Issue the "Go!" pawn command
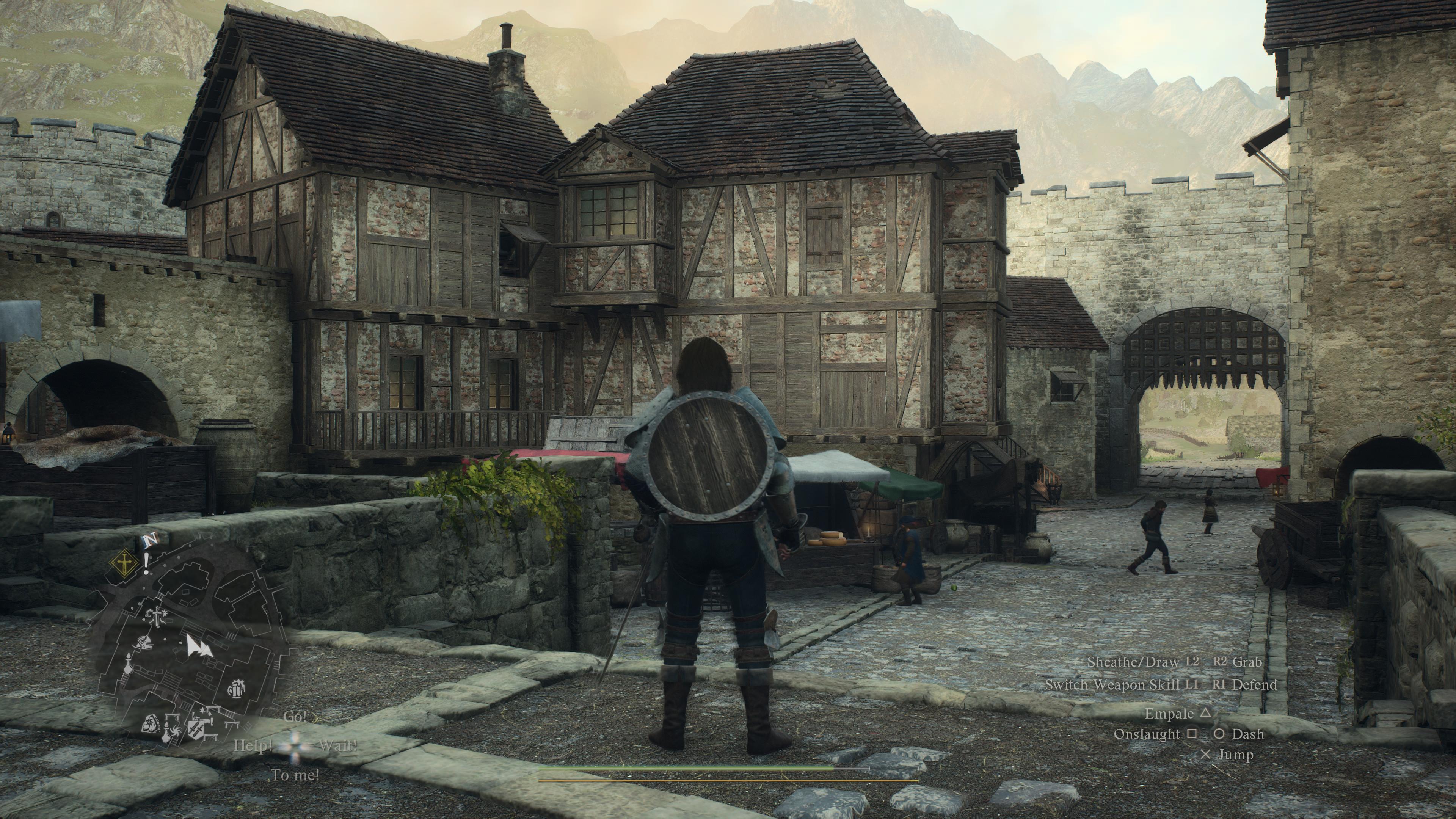The width and height of the screenshot is (1456, 819). (x=294, y=717)
